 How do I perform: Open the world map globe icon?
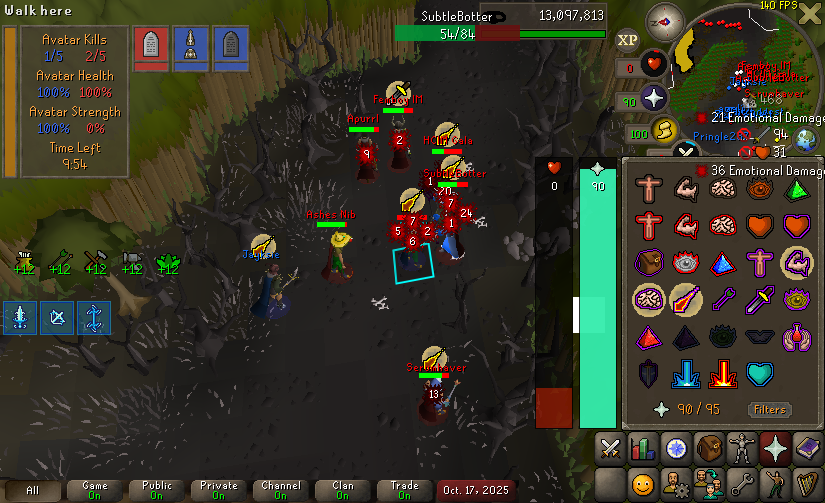tap(807, 140)
